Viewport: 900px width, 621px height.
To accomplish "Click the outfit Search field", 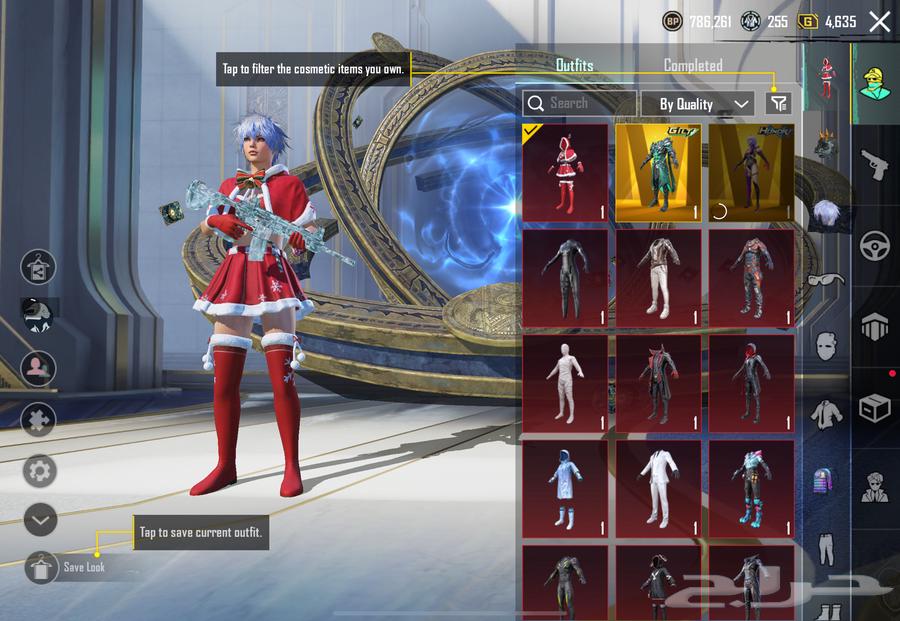I will pos(580,103).
